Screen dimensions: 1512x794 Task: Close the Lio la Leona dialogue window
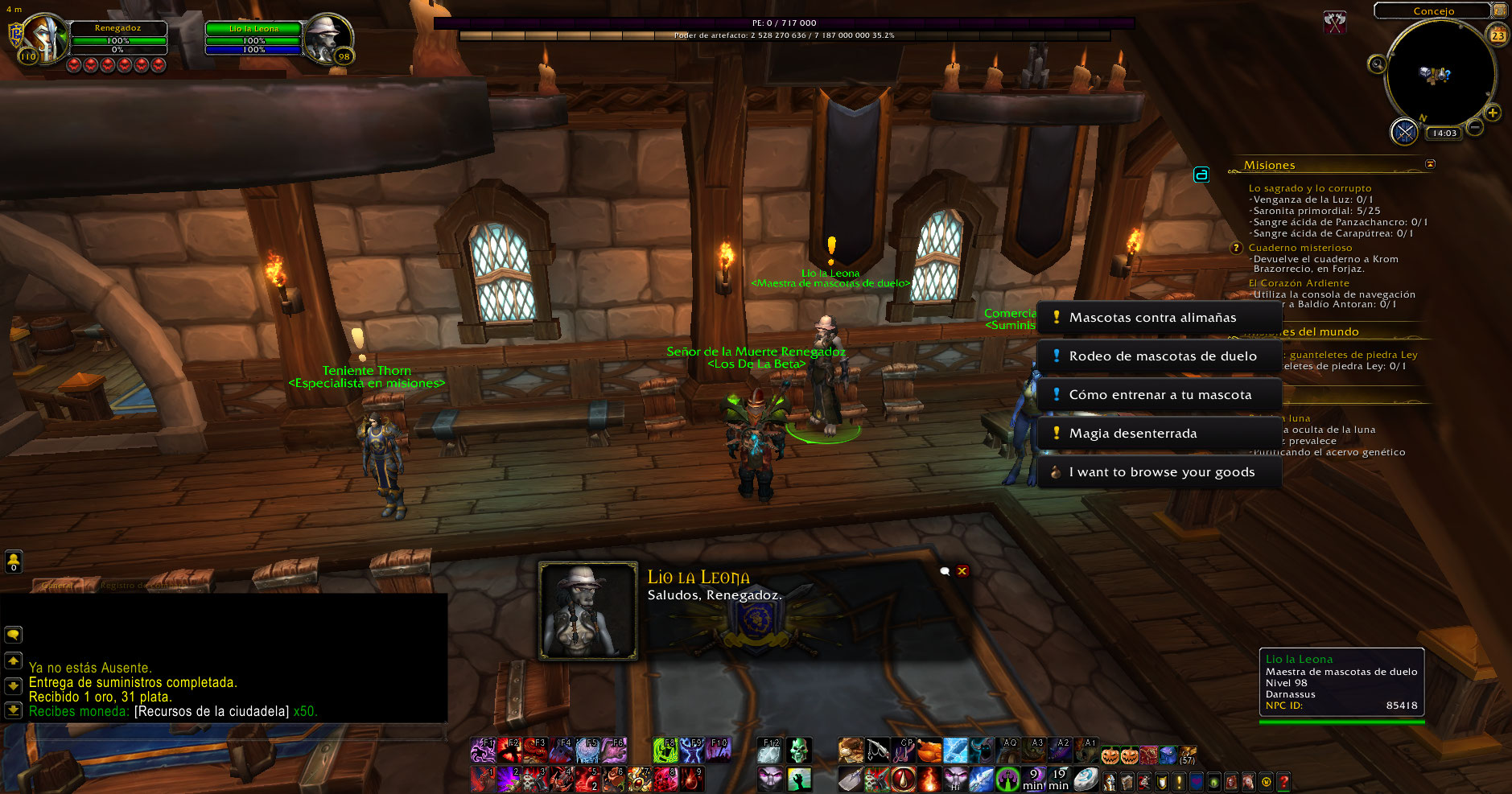pyautogui.click(x=962, y=571)
